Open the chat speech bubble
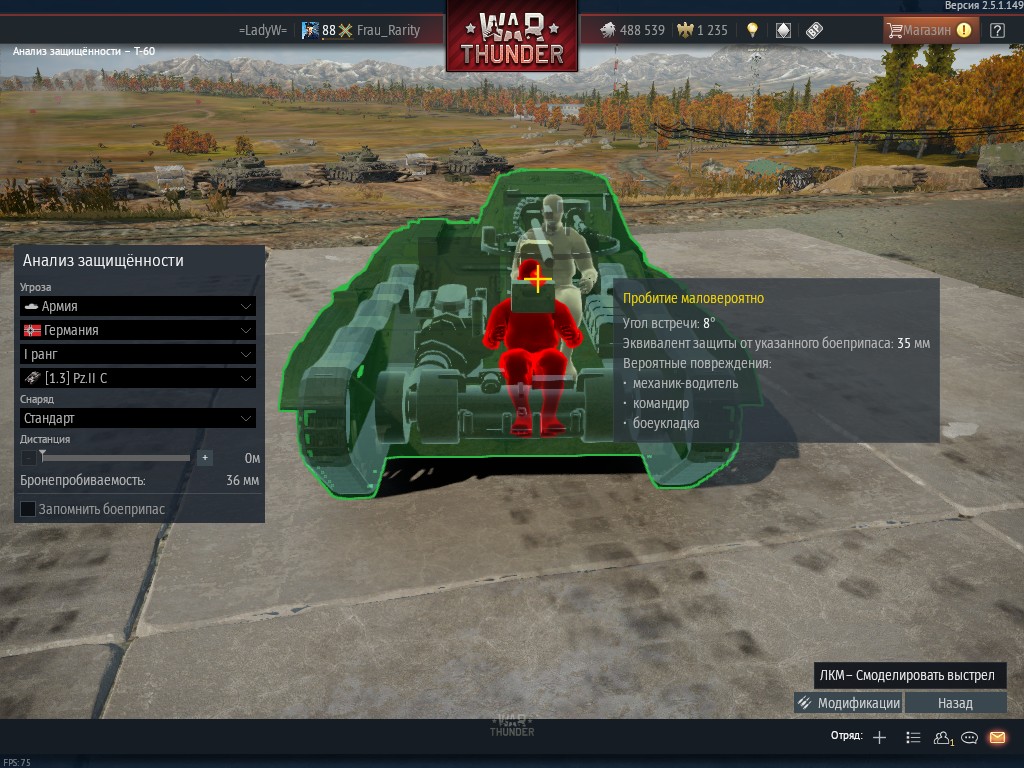Screen dimensions: 1024x768 (x=969, y=738)
